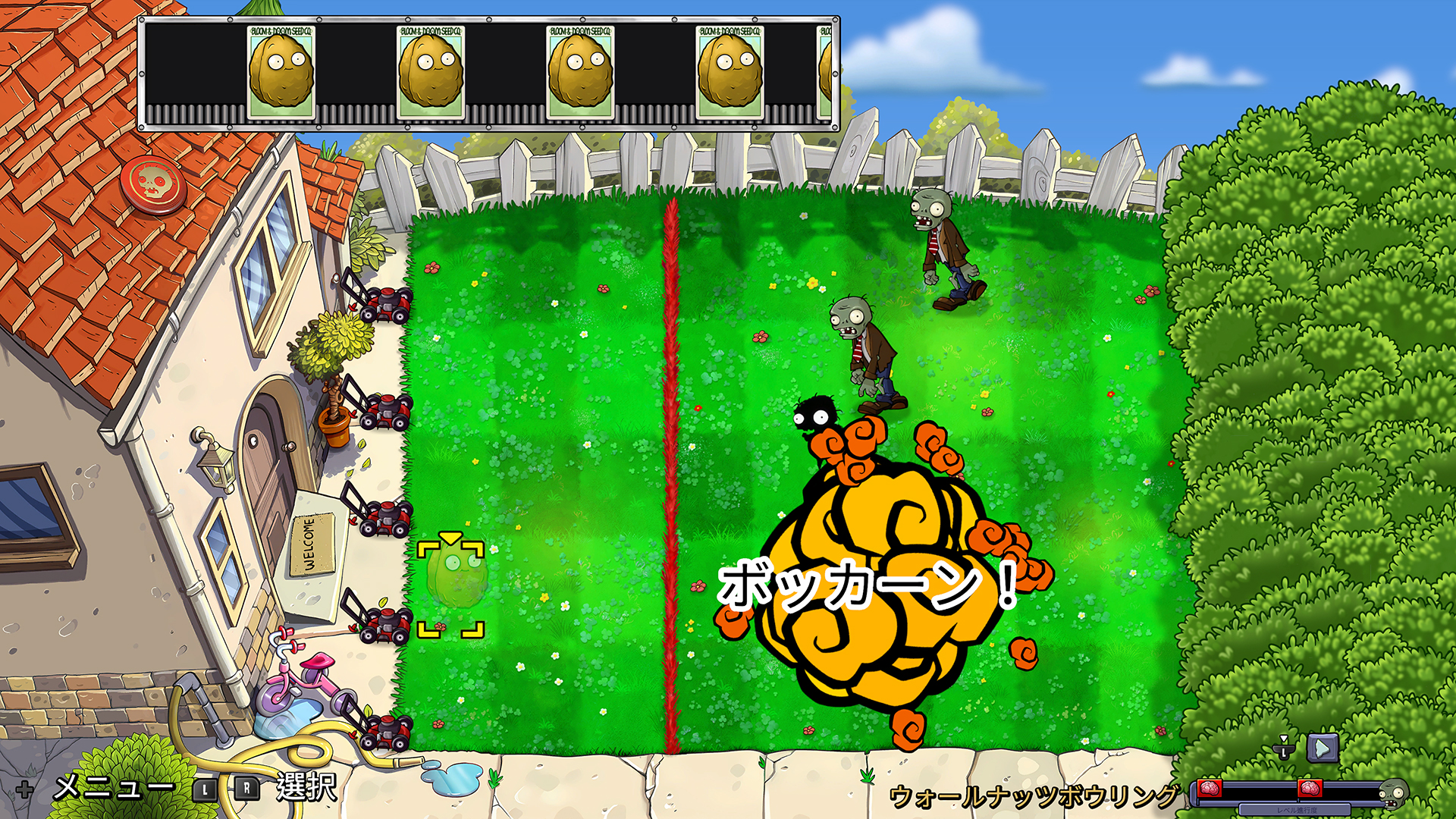1456x819 pixels.
Task: Select the fourth Wall-nut seed packet
Action: [729, 72]
